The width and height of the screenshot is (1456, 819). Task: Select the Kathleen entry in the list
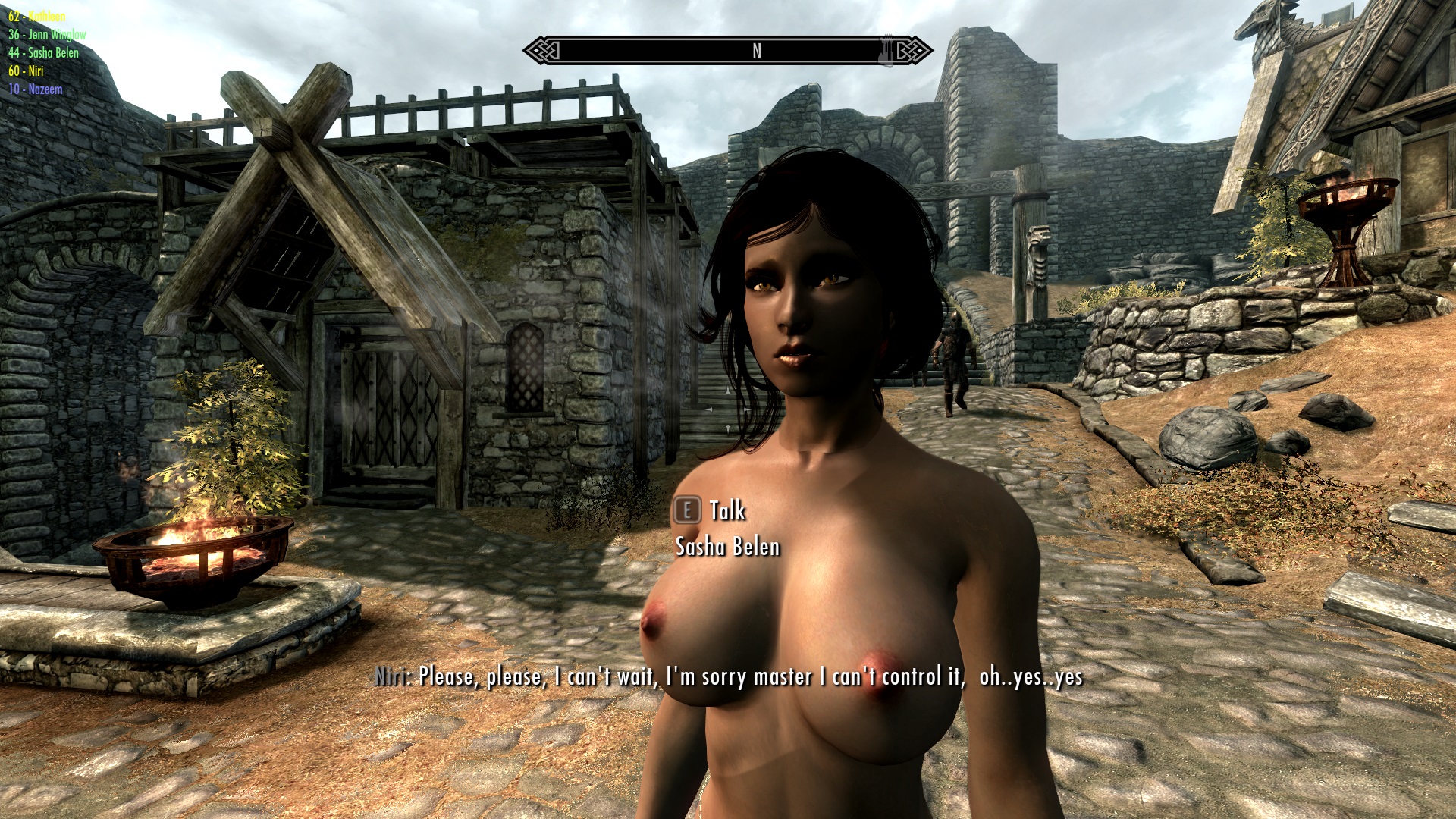(37, 16)
